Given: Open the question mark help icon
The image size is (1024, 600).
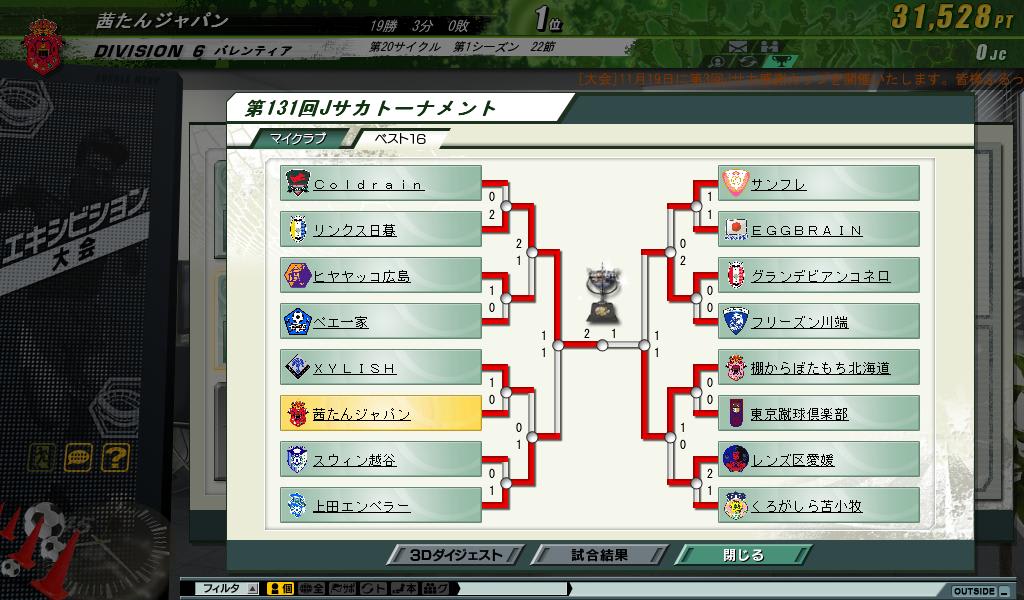Looking at the screenshot, I should [116, 458].
